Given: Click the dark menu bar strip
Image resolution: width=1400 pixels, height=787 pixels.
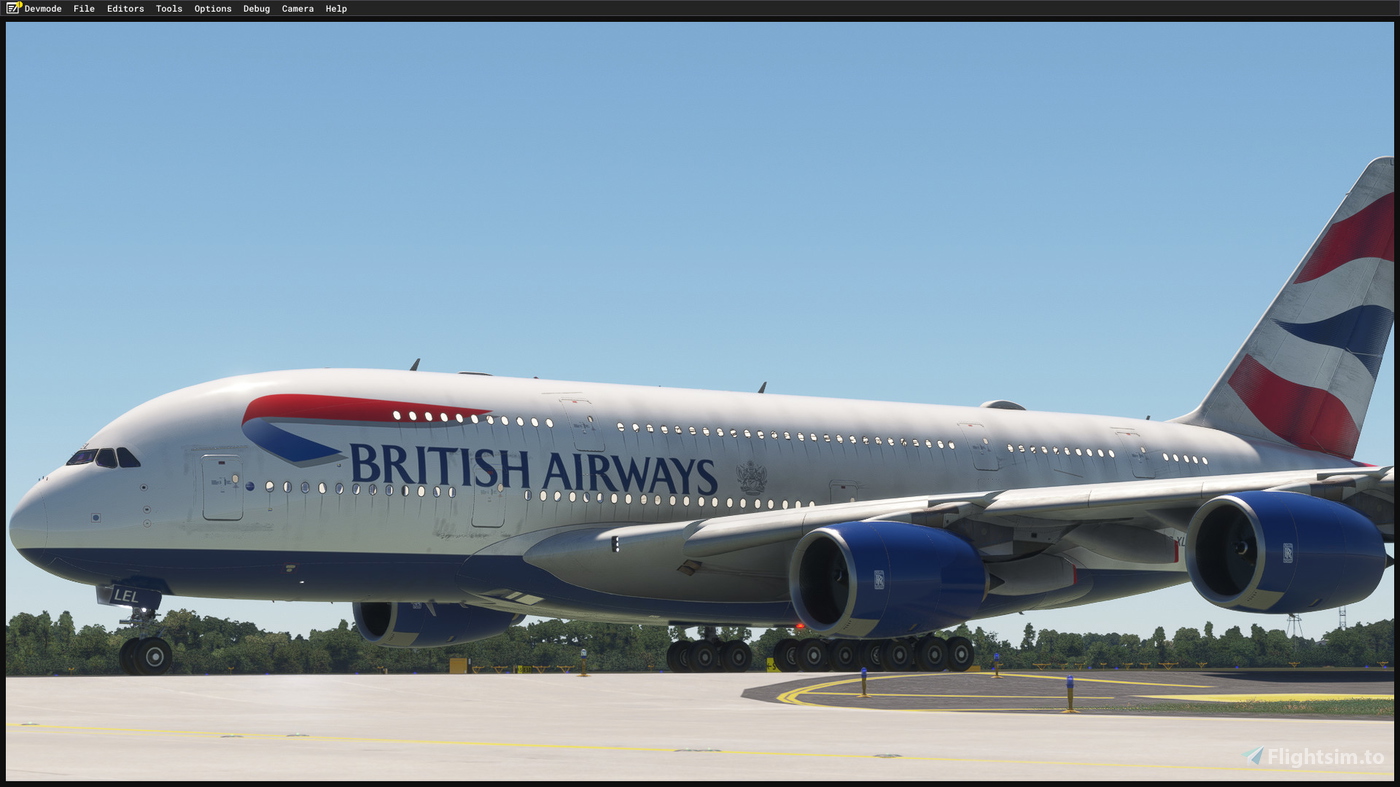Looking at the screenshot, I should pos(700,8).
